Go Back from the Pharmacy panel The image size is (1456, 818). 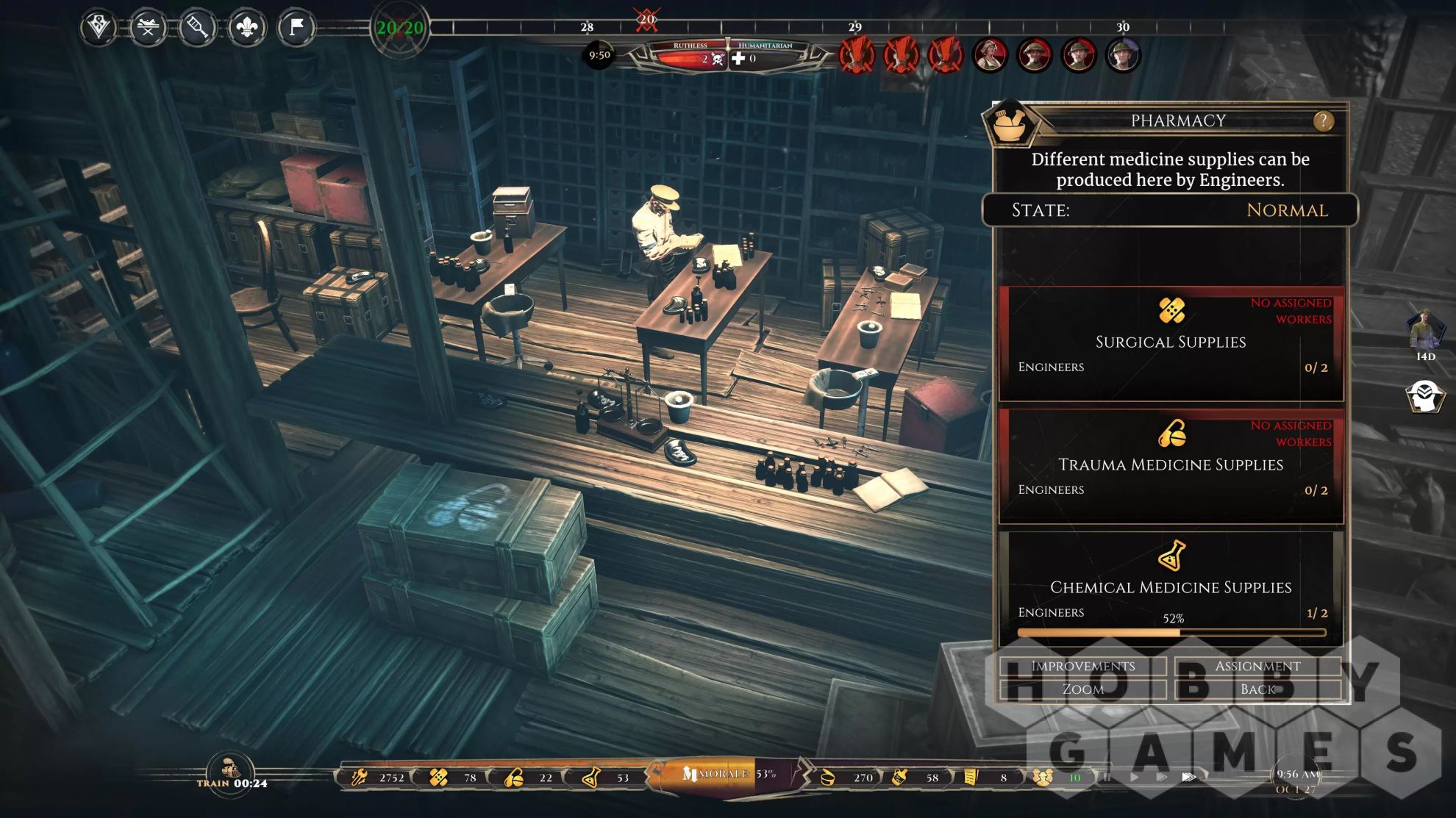1257,689
